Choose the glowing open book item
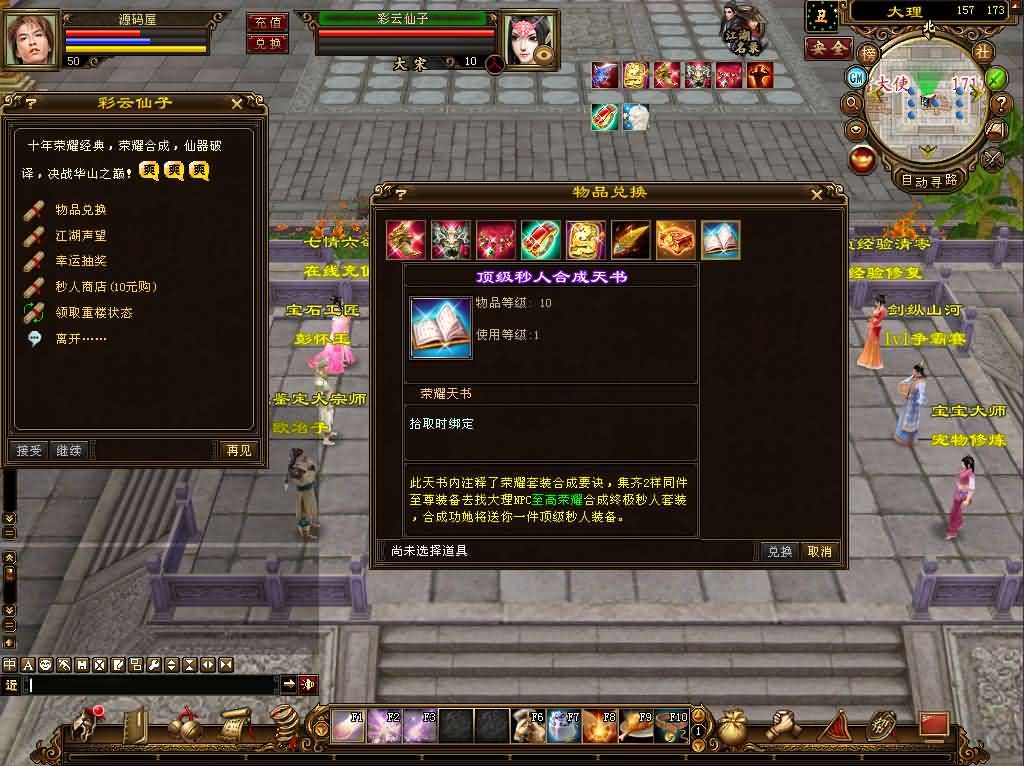This screenshot has height=766, width=1024. [720, 241]
